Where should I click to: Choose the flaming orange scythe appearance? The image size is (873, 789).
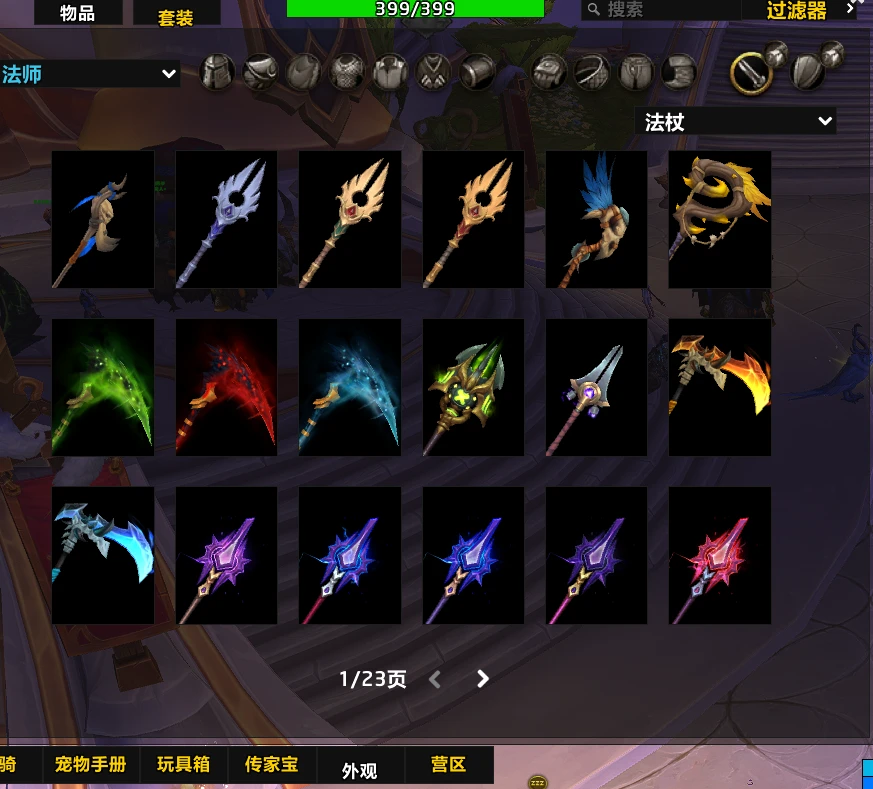719,387
